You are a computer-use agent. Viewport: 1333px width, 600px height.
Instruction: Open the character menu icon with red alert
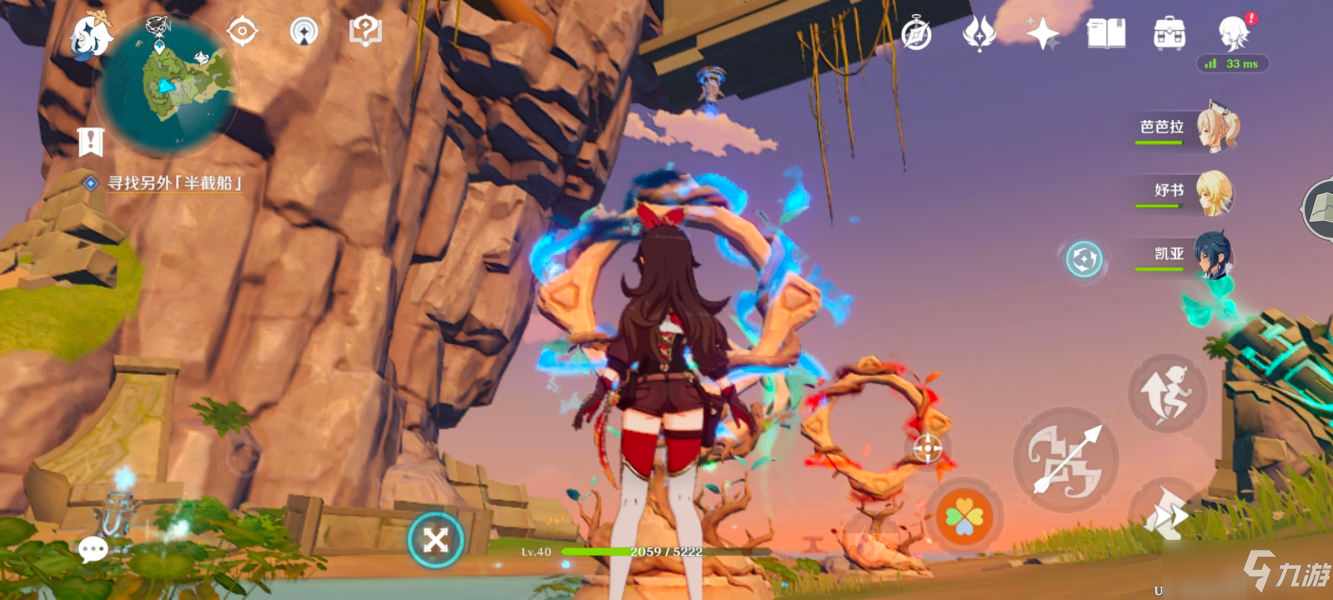1234,33
